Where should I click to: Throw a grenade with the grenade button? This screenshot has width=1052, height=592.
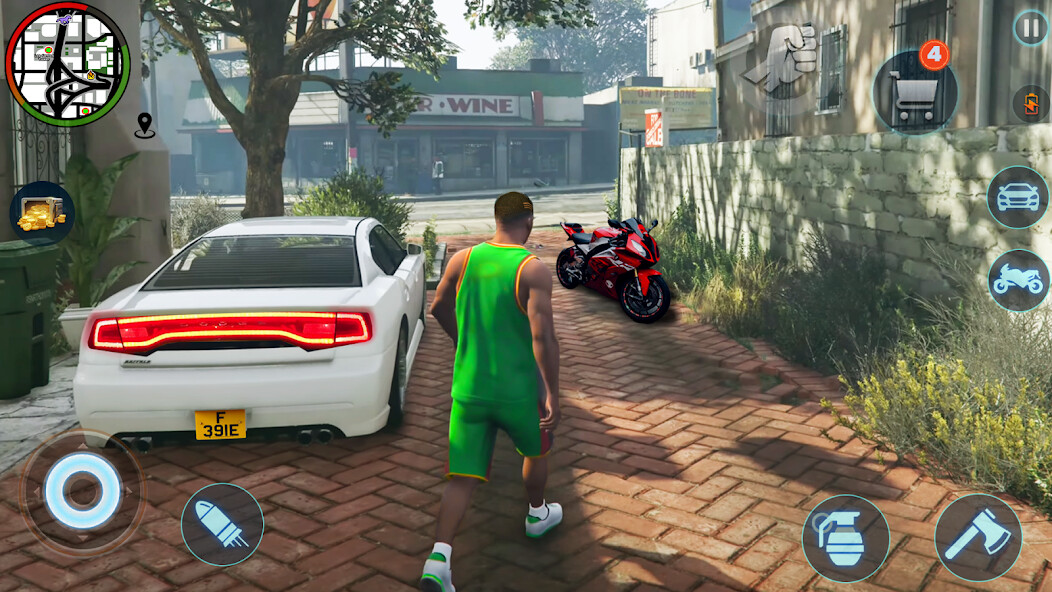click(845, 538)
